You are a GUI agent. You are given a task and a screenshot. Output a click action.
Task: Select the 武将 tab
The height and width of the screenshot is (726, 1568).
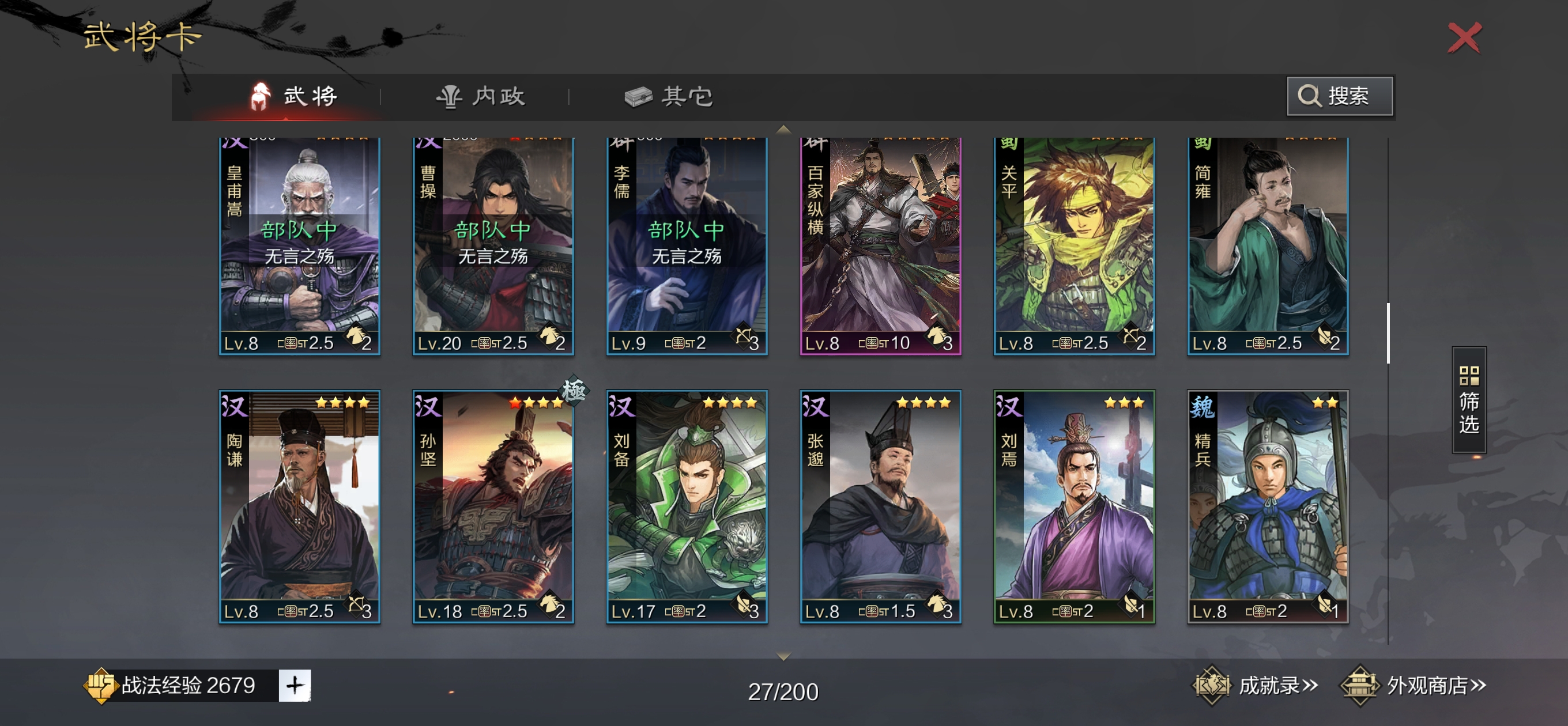tap(294, 96)
